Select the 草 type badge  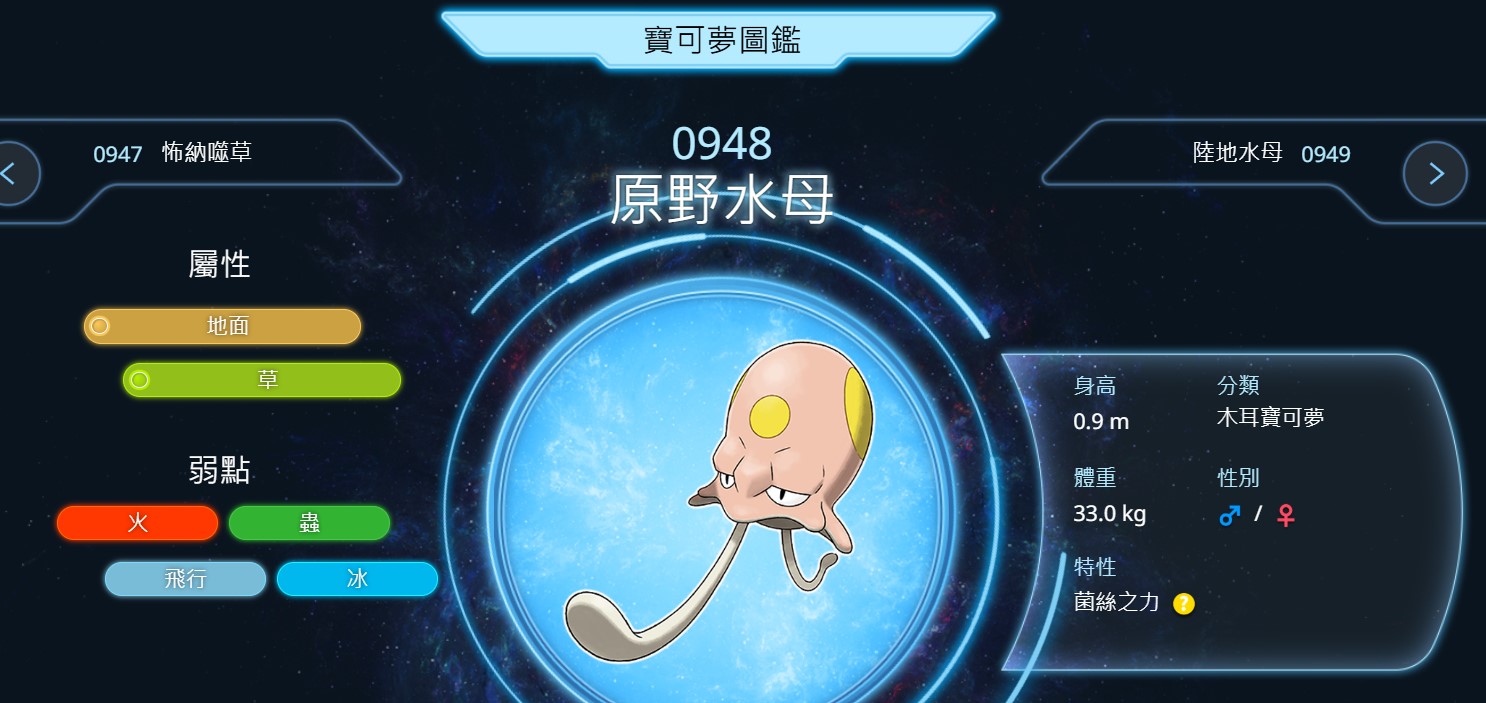[262, 380]
